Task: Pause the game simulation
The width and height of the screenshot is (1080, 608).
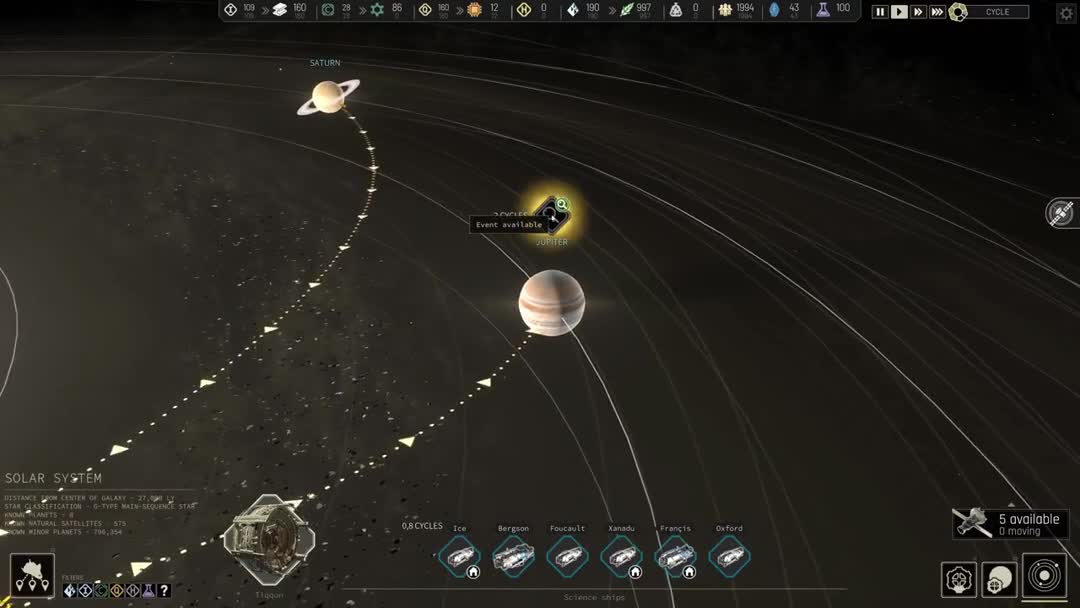Action: coord(880,12)
